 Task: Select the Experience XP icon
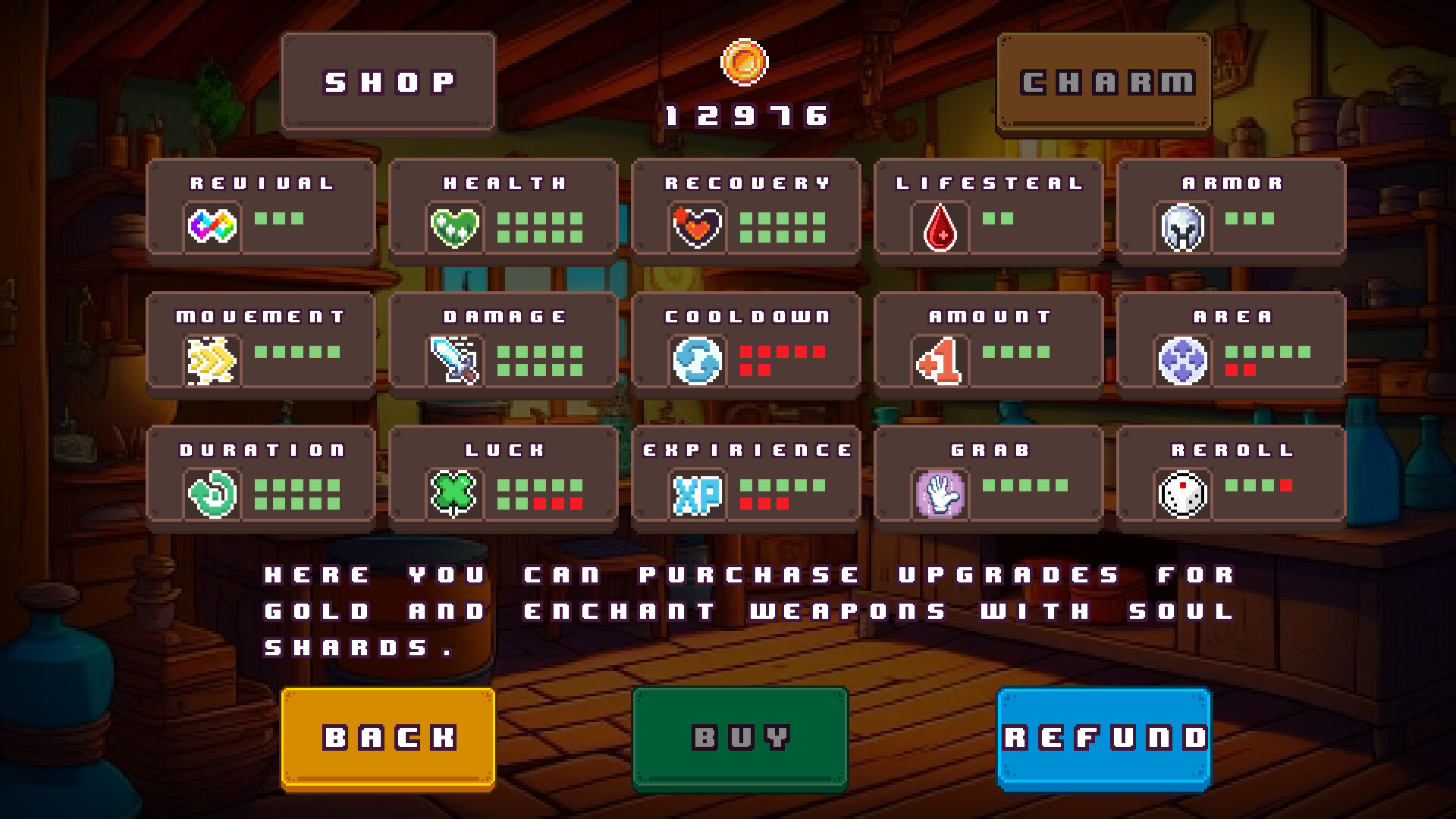698,493
